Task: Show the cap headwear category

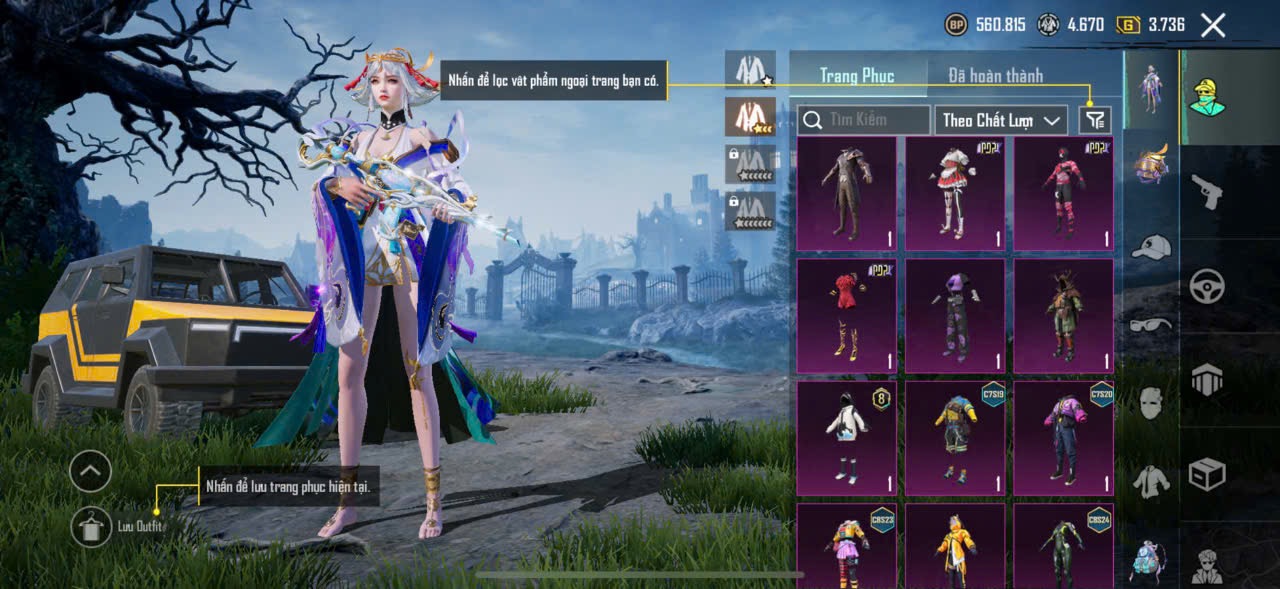Action: 1151,247
